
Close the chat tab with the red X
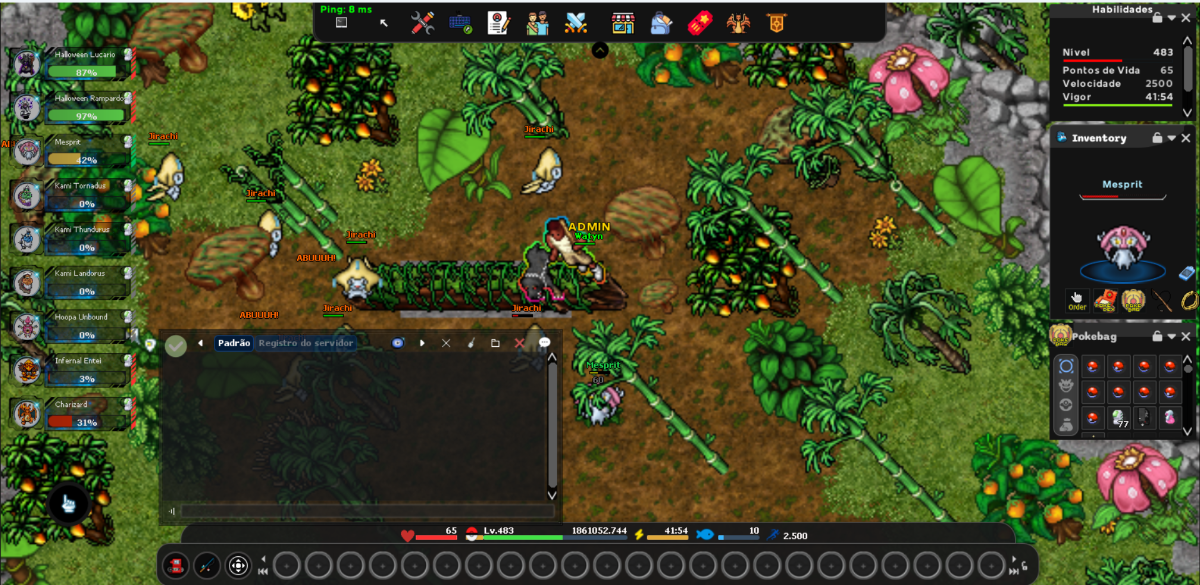(x=519, y=343)
